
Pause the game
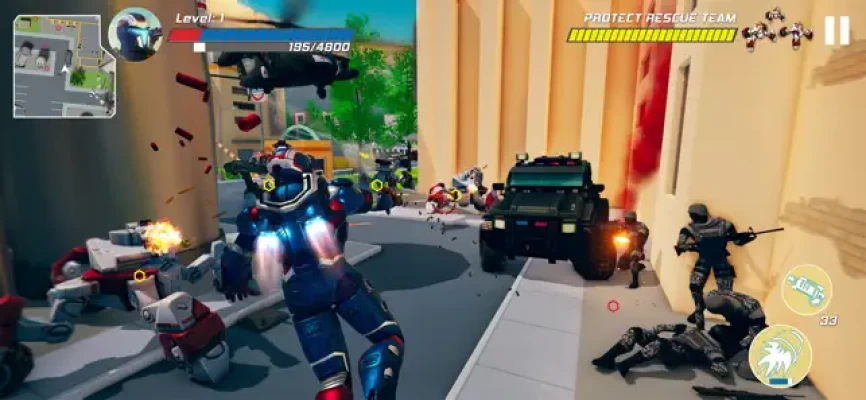tap(836, 31)
